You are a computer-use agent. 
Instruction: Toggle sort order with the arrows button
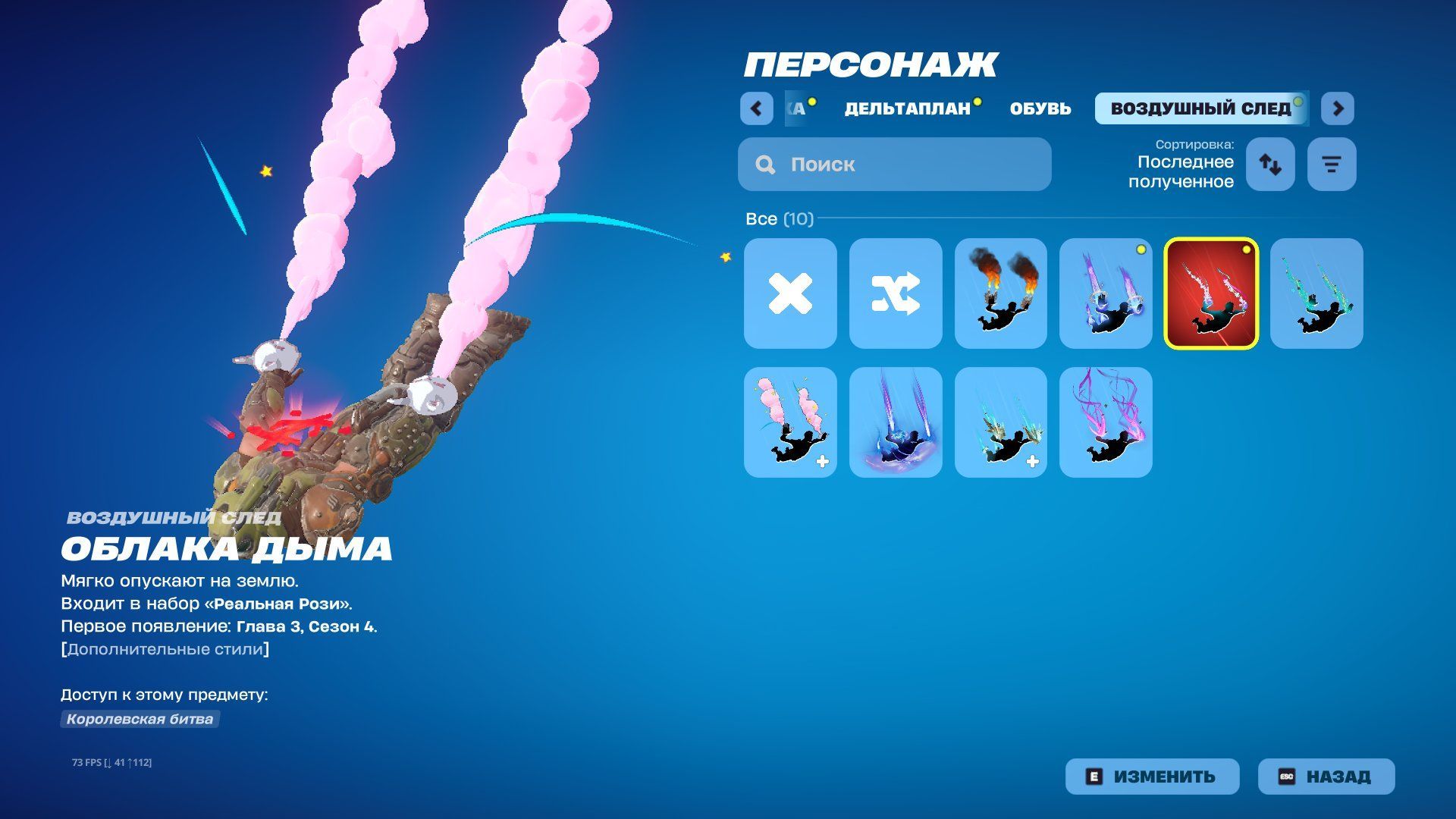pyautogui.click(x=1270, y=164)
